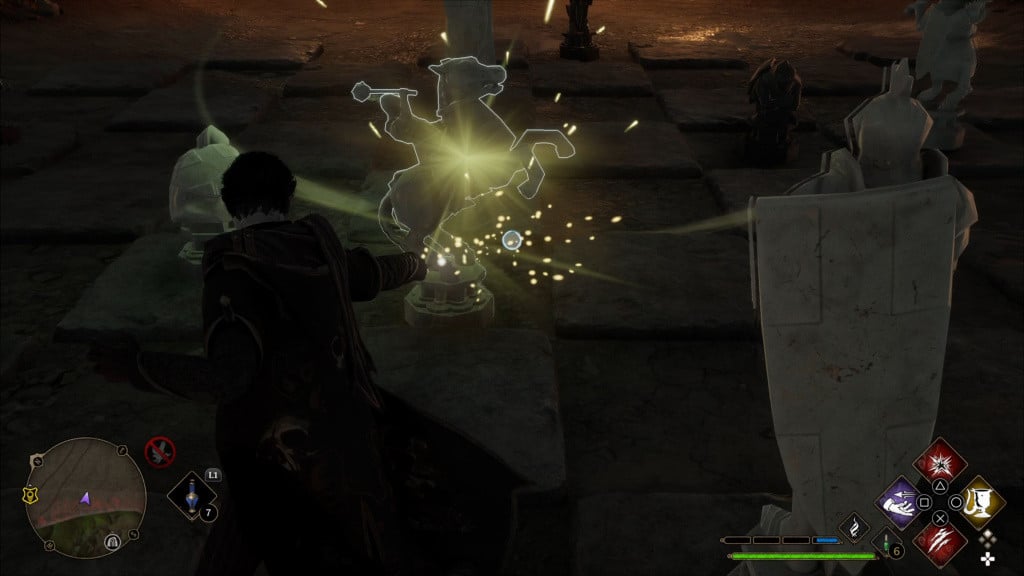1024x576 pixels.
Task: Activate the purple Accio hand spell
Action: coord(898,502)
